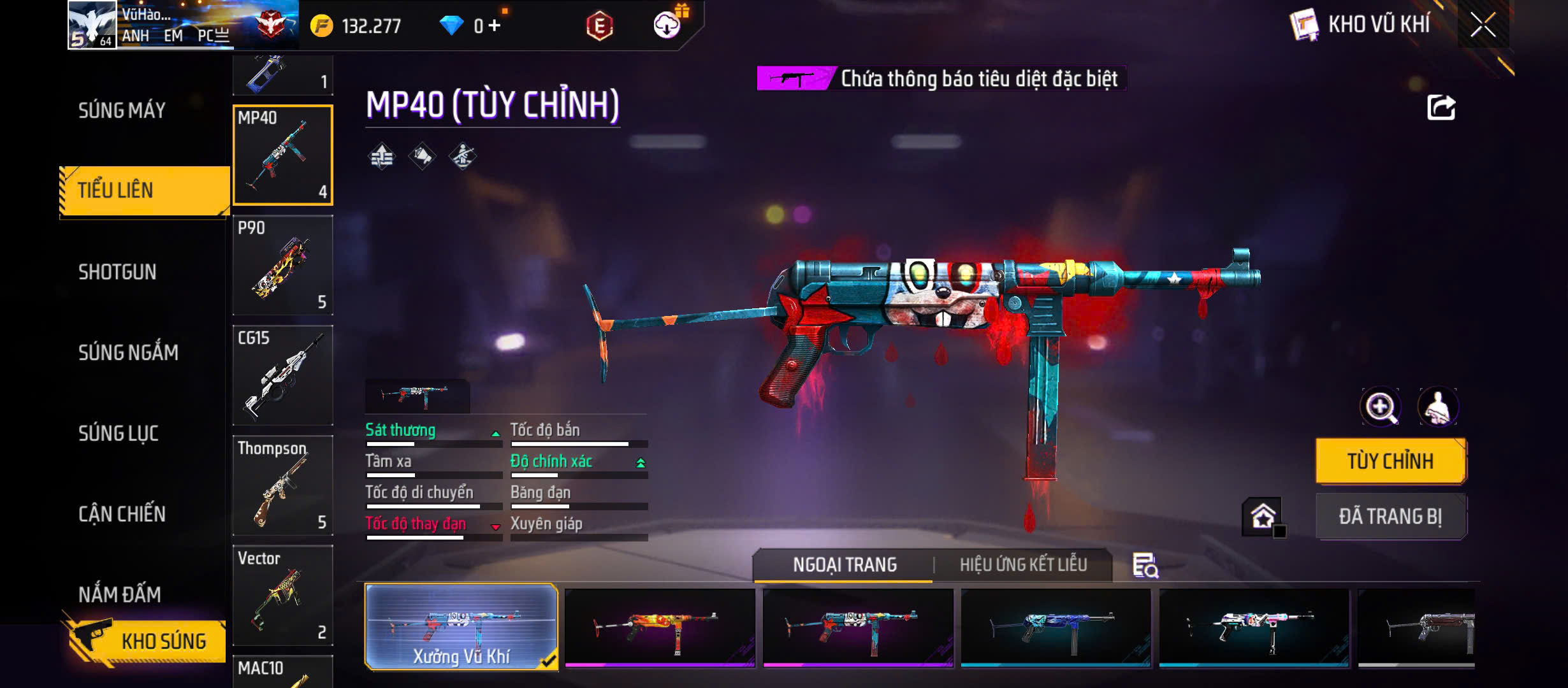Pick the CG15 weapon tile
This screenshot has width=1568, height=688.
(x=282, y=375)
